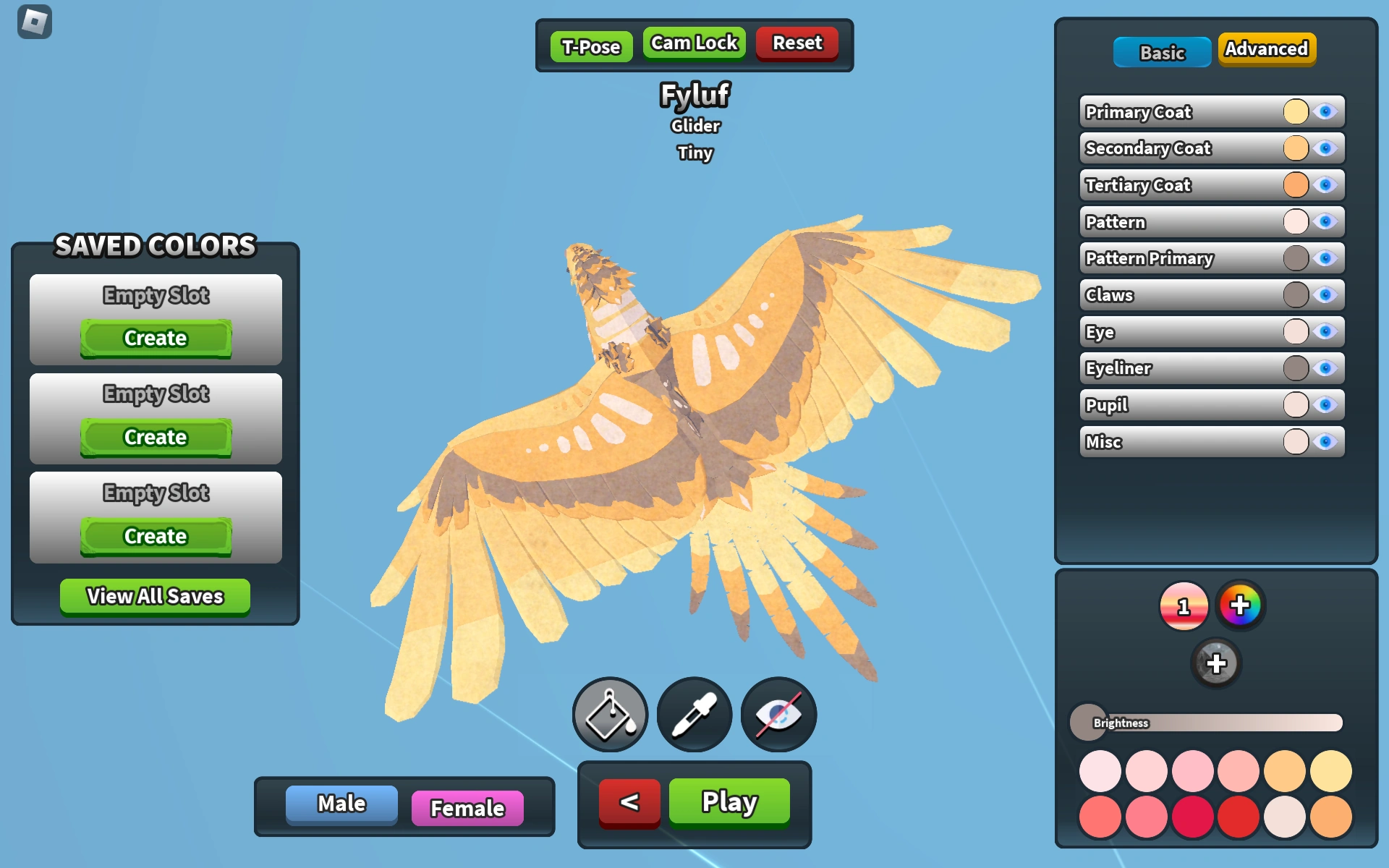Click Reset at the top
Image resolution: width=1389 pixels, height=868 pixels.
point(796,43)
